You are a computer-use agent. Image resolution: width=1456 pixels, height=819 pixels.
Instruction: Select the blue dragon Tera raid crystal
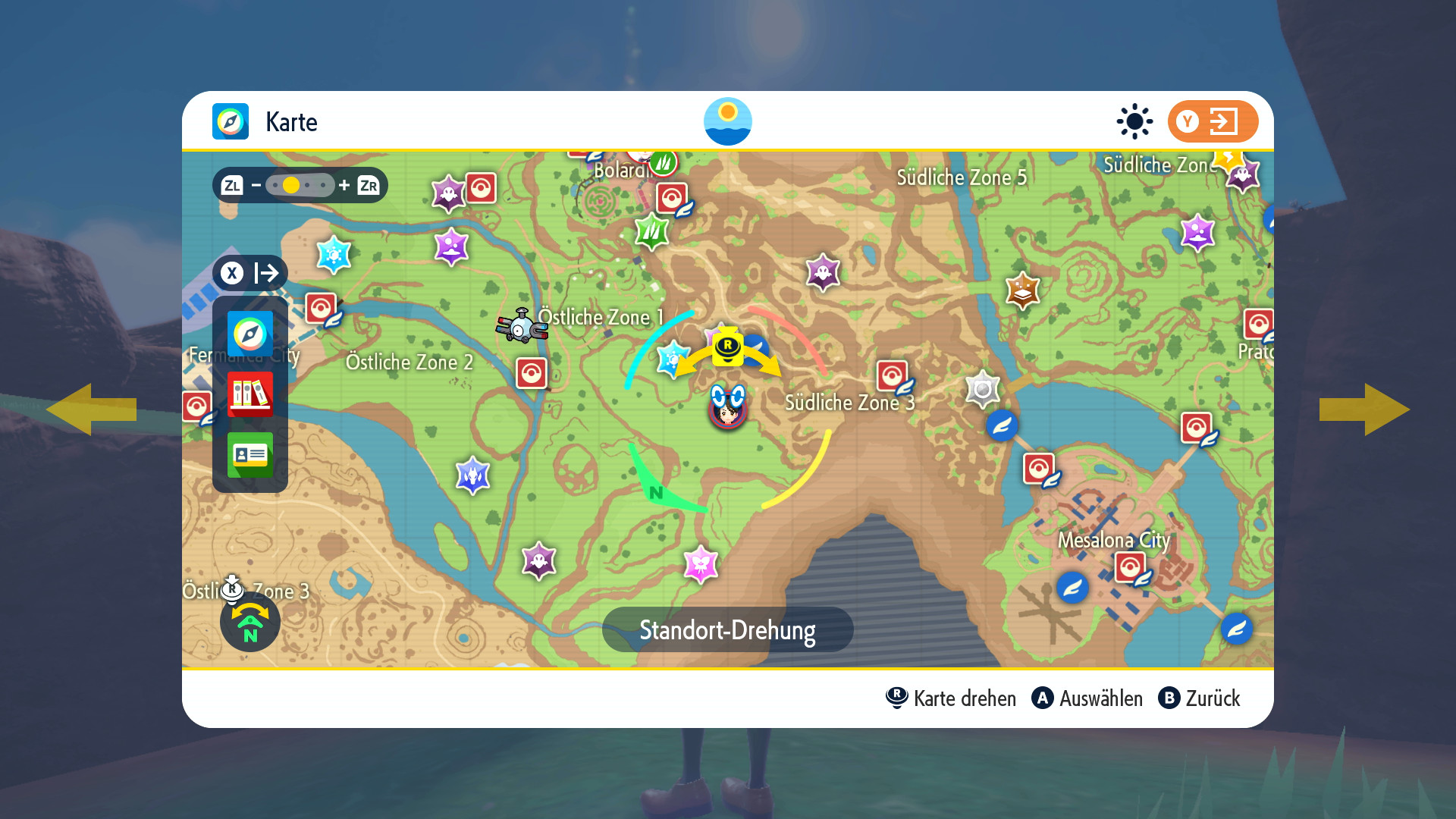click(x=472, y=475)
